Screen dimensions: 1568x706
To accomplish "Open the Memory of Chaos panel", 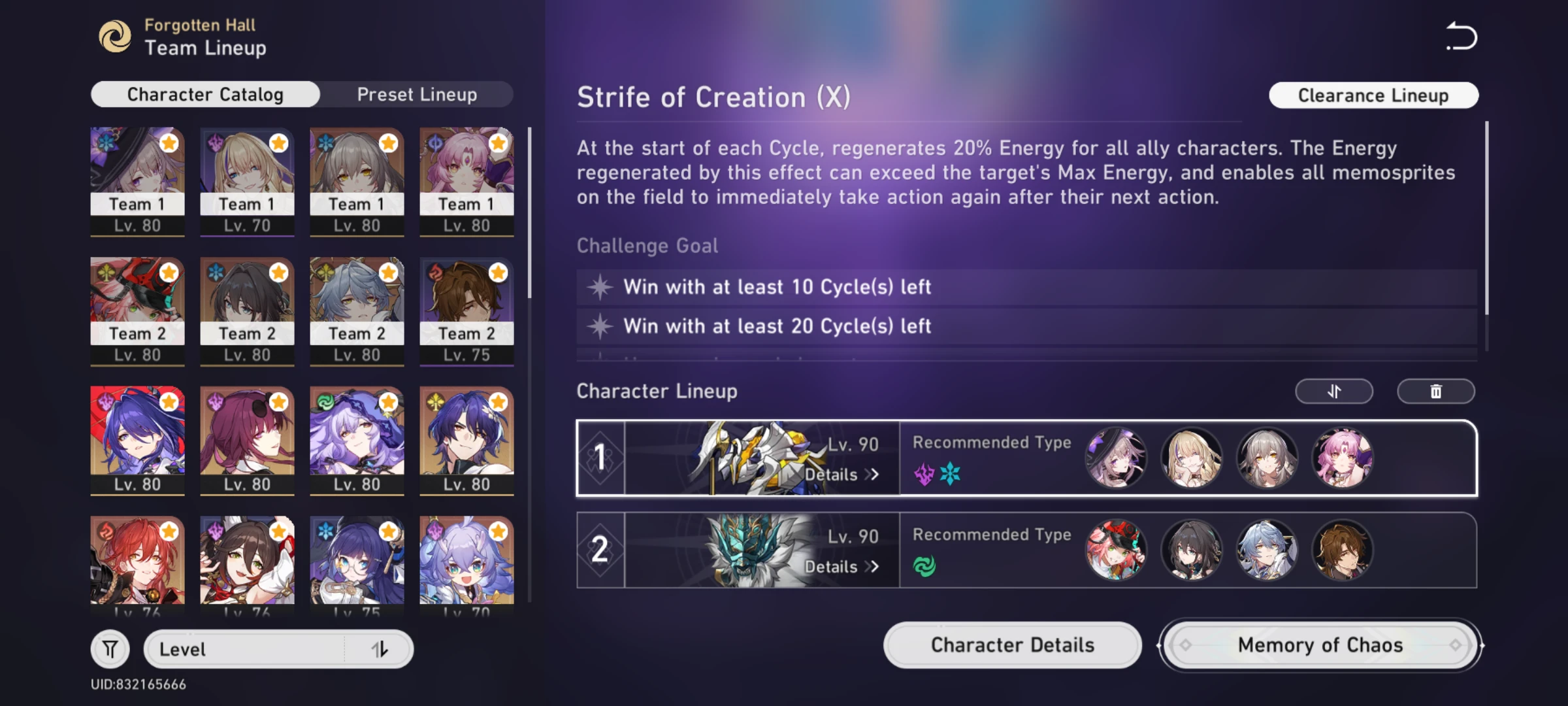I will [1319, 645].
